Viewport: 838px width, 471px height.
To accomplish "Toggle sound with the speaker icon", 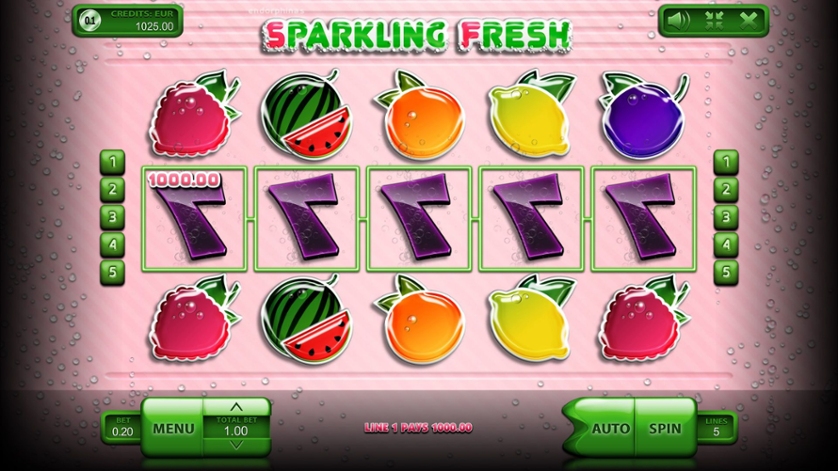I will (679, 19).
